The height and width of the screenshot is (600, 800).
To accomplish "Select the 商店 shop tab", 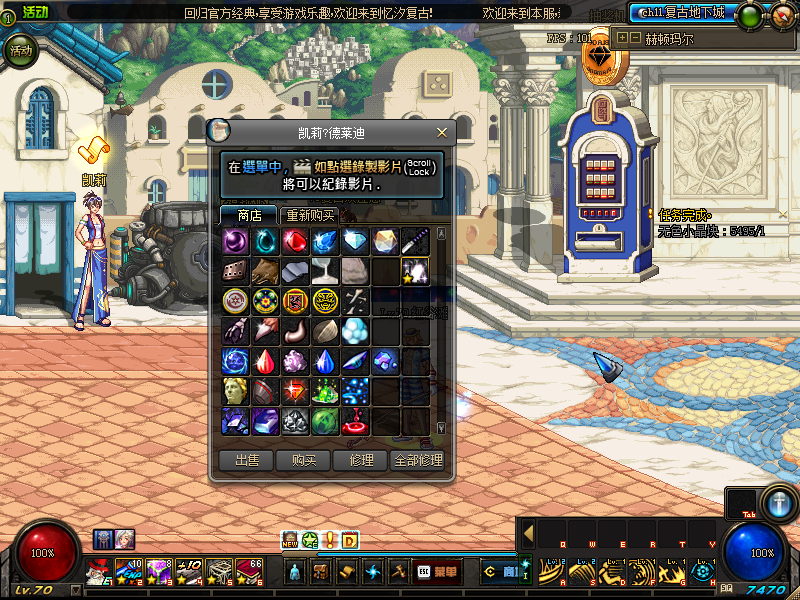I will 249,215.
